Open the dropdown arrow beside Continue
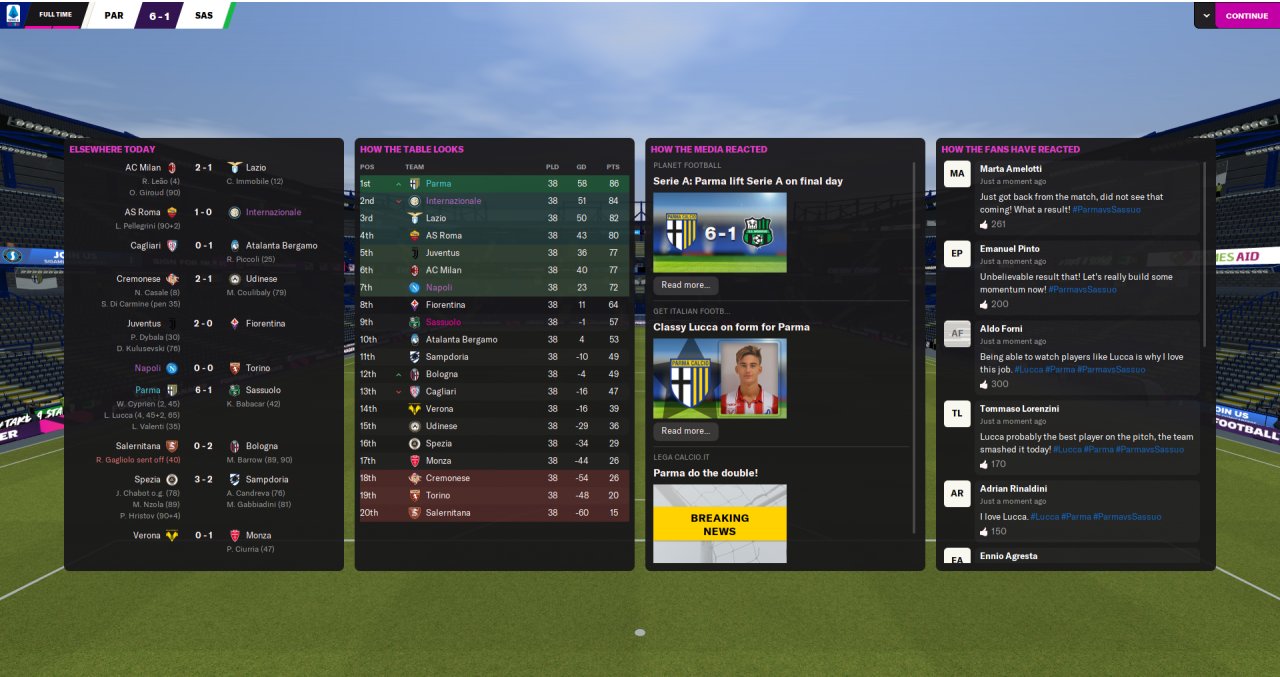This screenshot has height=677, width=1280. click(1206, 16)
